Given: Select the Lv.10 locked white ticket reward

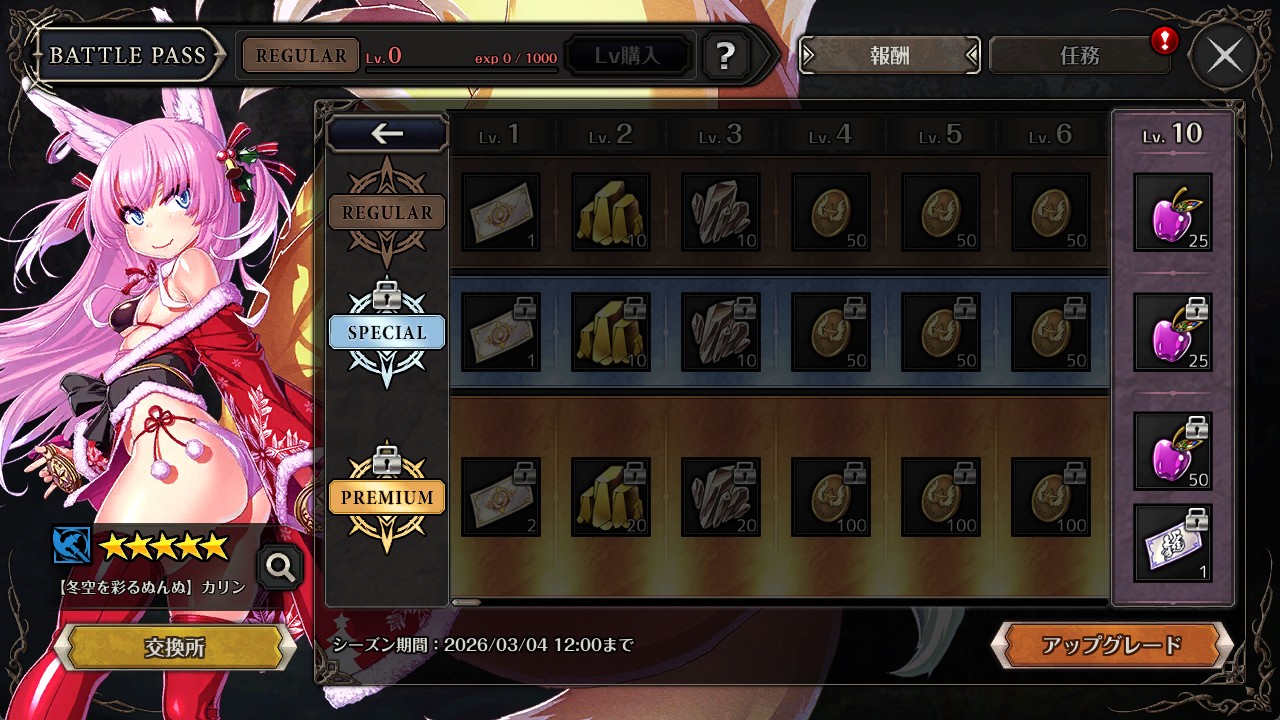Looking at the screenshot, I should (x=1173, y=543).
